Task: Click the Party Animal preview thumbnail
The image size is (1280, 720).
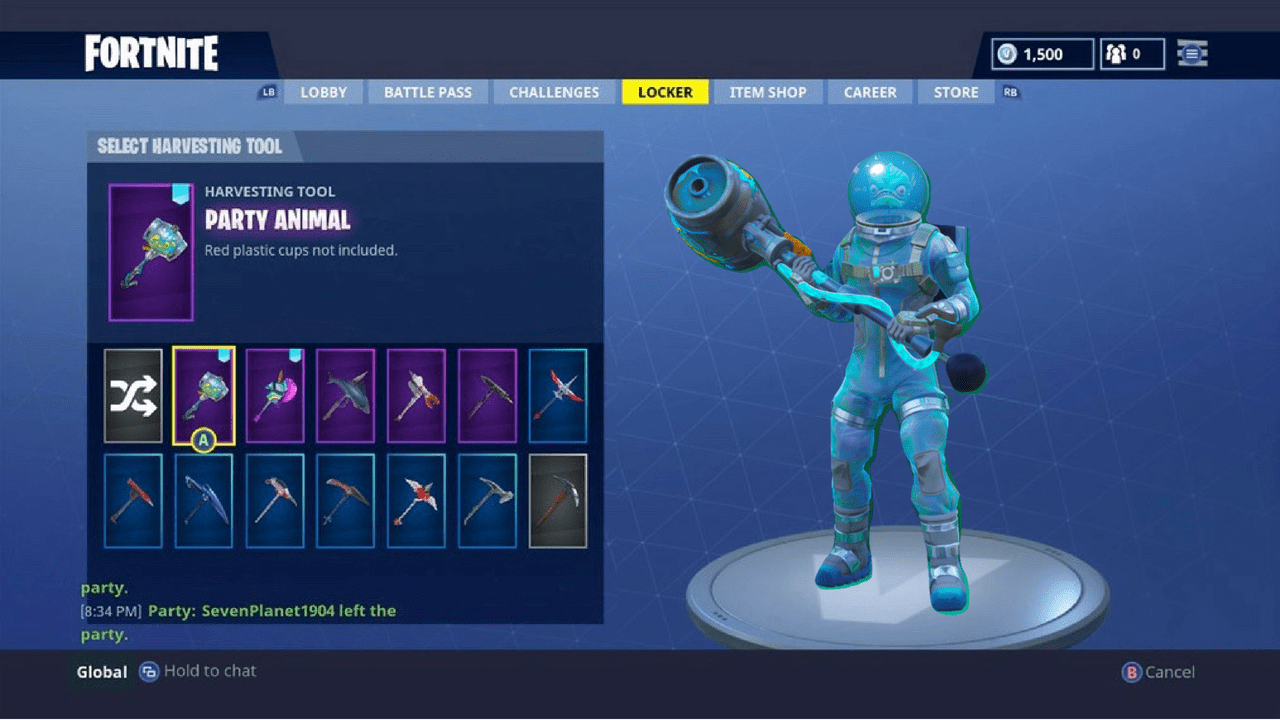Action: click(150, 251)
